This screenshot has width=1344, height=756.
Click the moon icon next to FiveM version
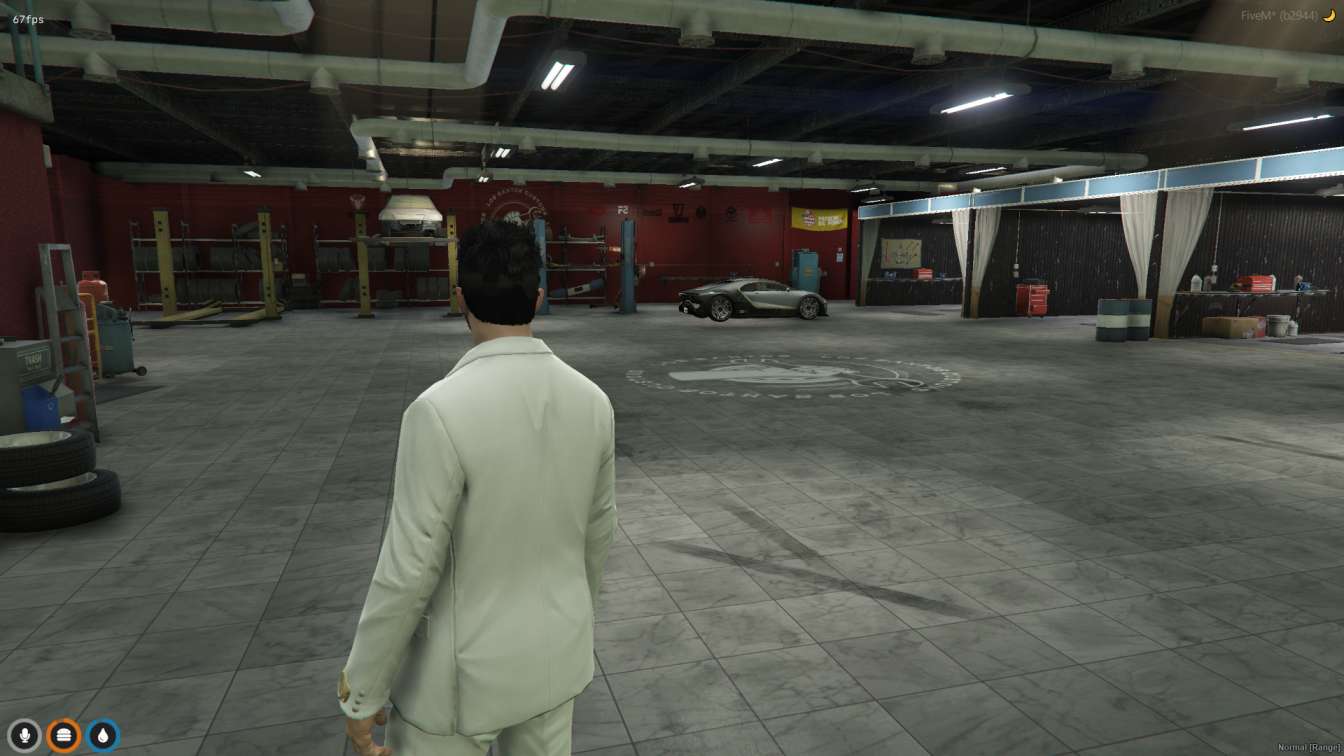(x=1330, y=16)
